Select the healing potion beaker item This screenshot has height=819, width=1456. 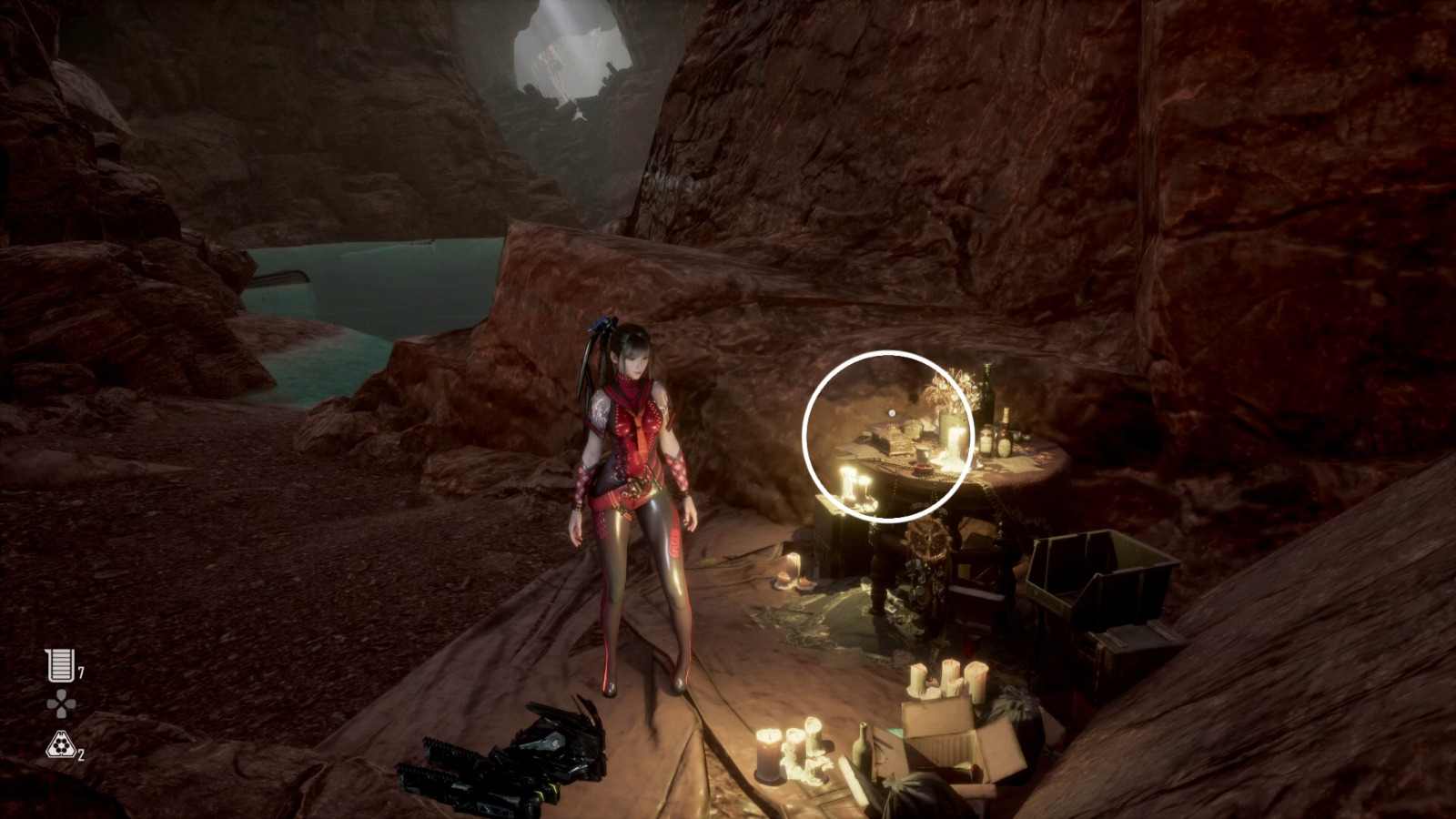(59, 665)
